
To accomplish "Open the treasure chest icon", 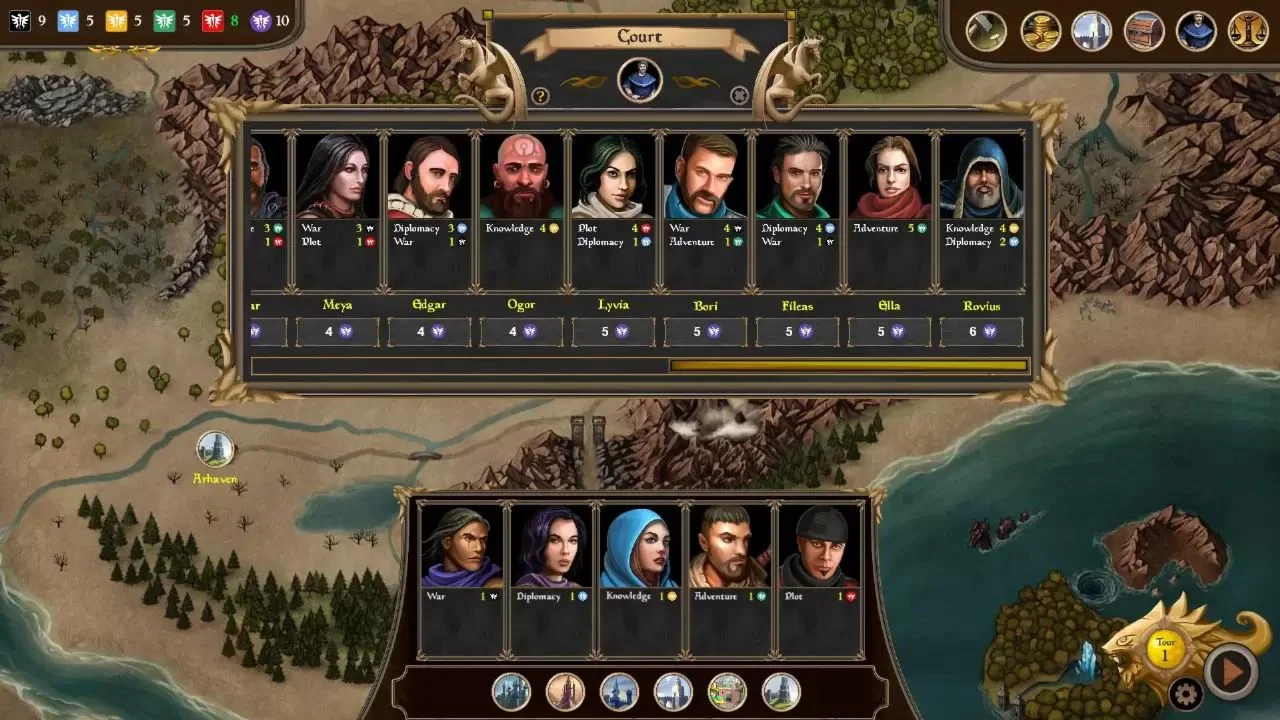I will pos(1144,31).
